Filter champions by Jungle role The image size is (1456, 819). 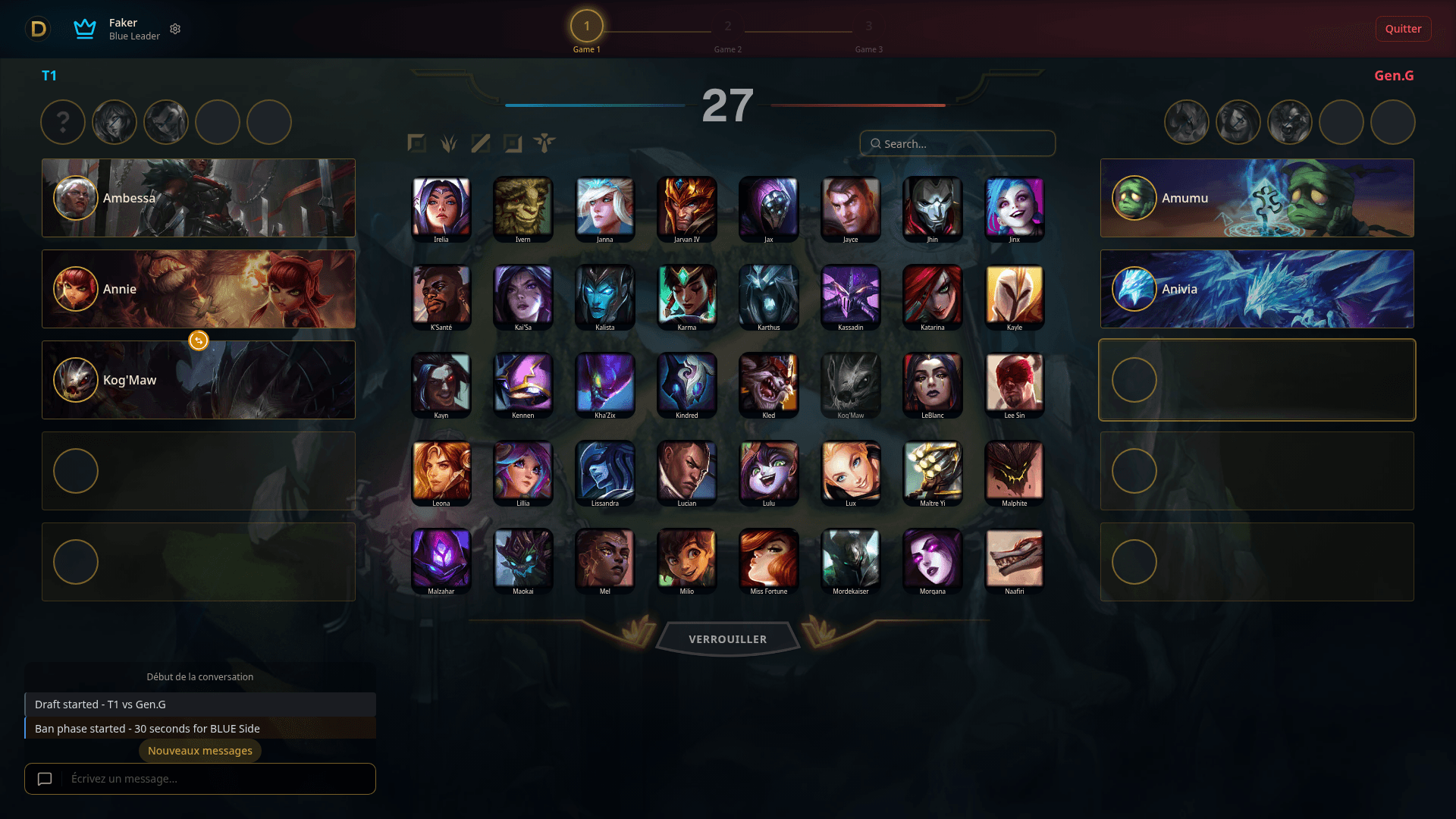(x=448, y=143)
